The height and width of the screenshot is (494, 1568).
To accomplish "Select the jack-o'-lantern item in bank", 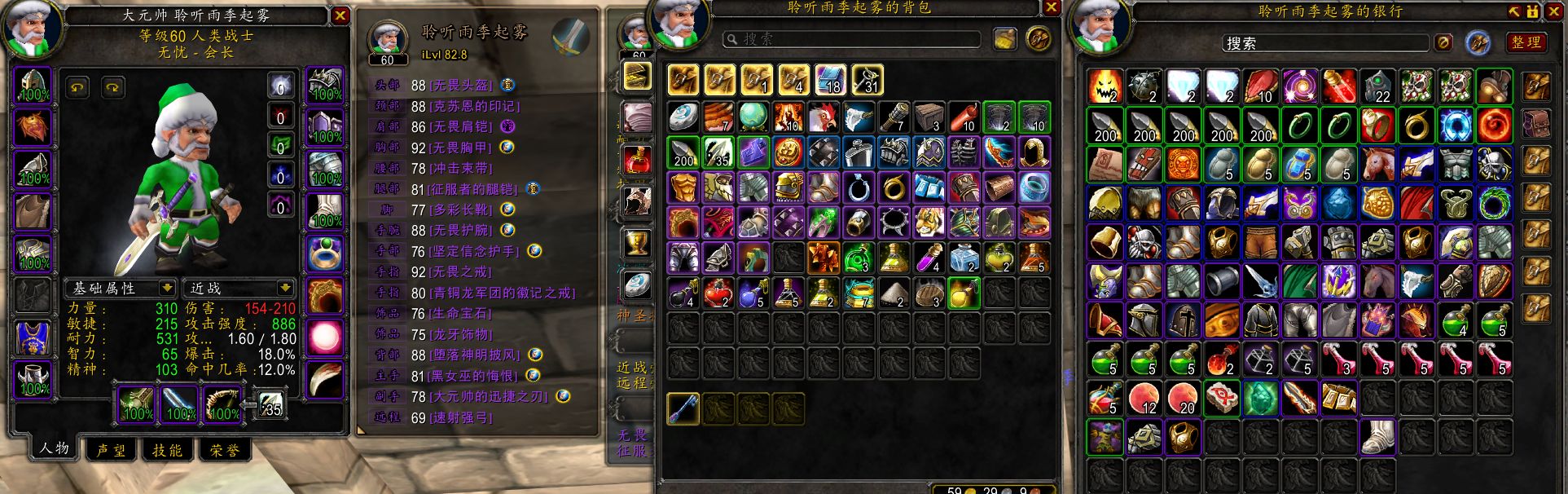I will 1105,86.
